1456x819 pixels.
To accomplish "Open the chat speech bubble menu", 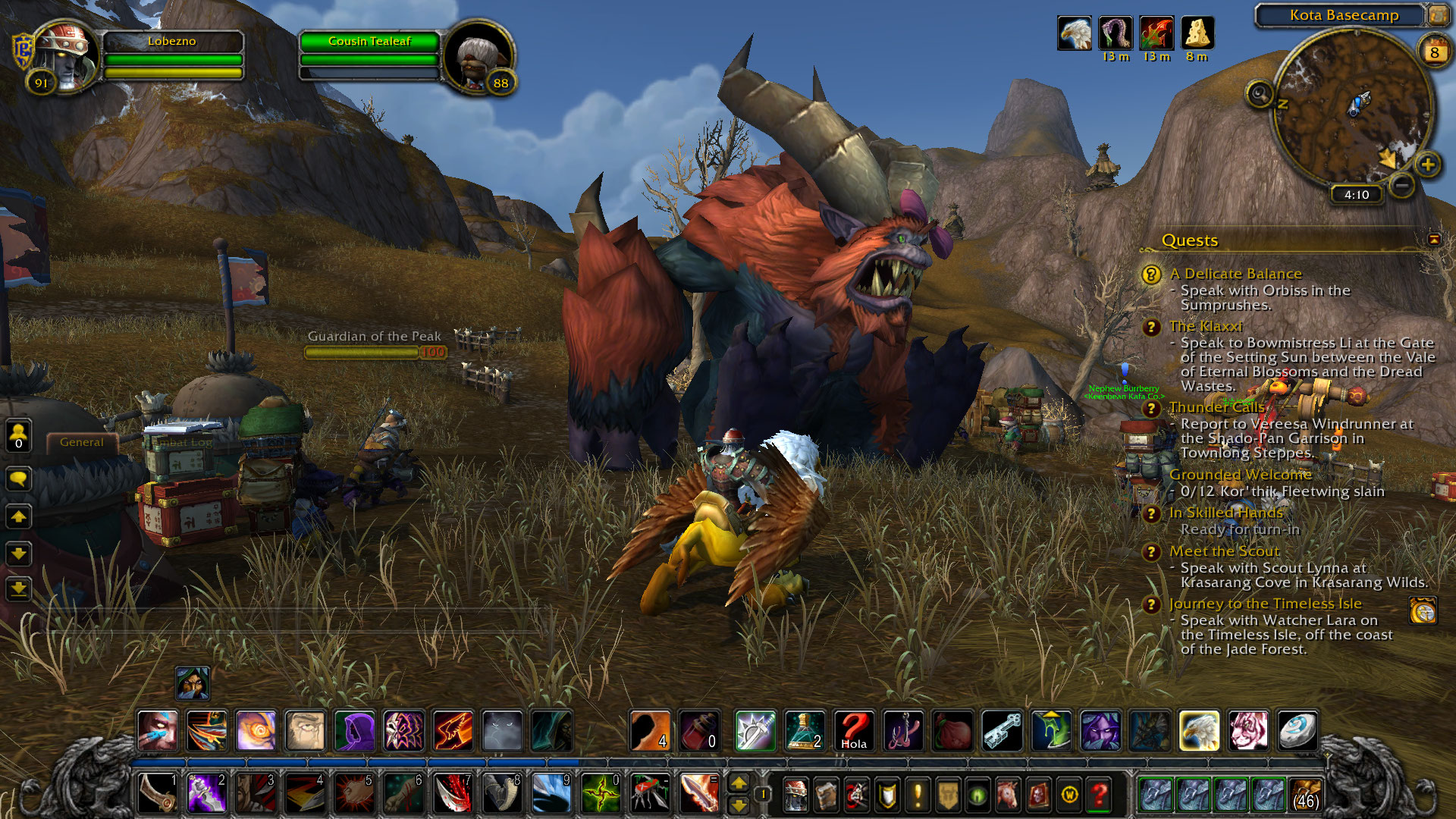I will tap(19, 479).
